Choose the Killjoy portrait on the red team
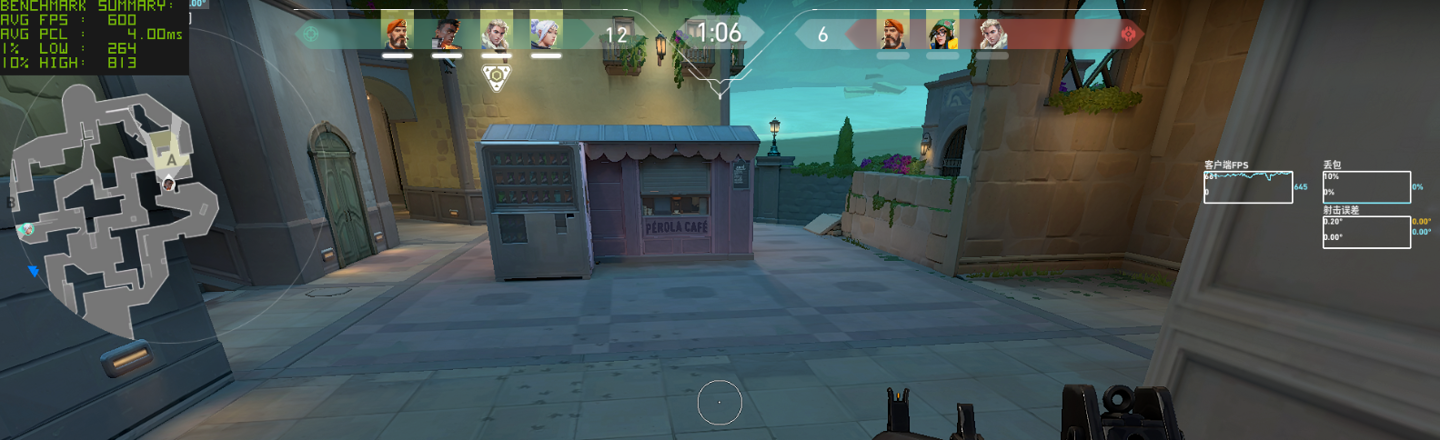Image resolution: width=1440 pixels, height=440 pixels. [942, 31]
